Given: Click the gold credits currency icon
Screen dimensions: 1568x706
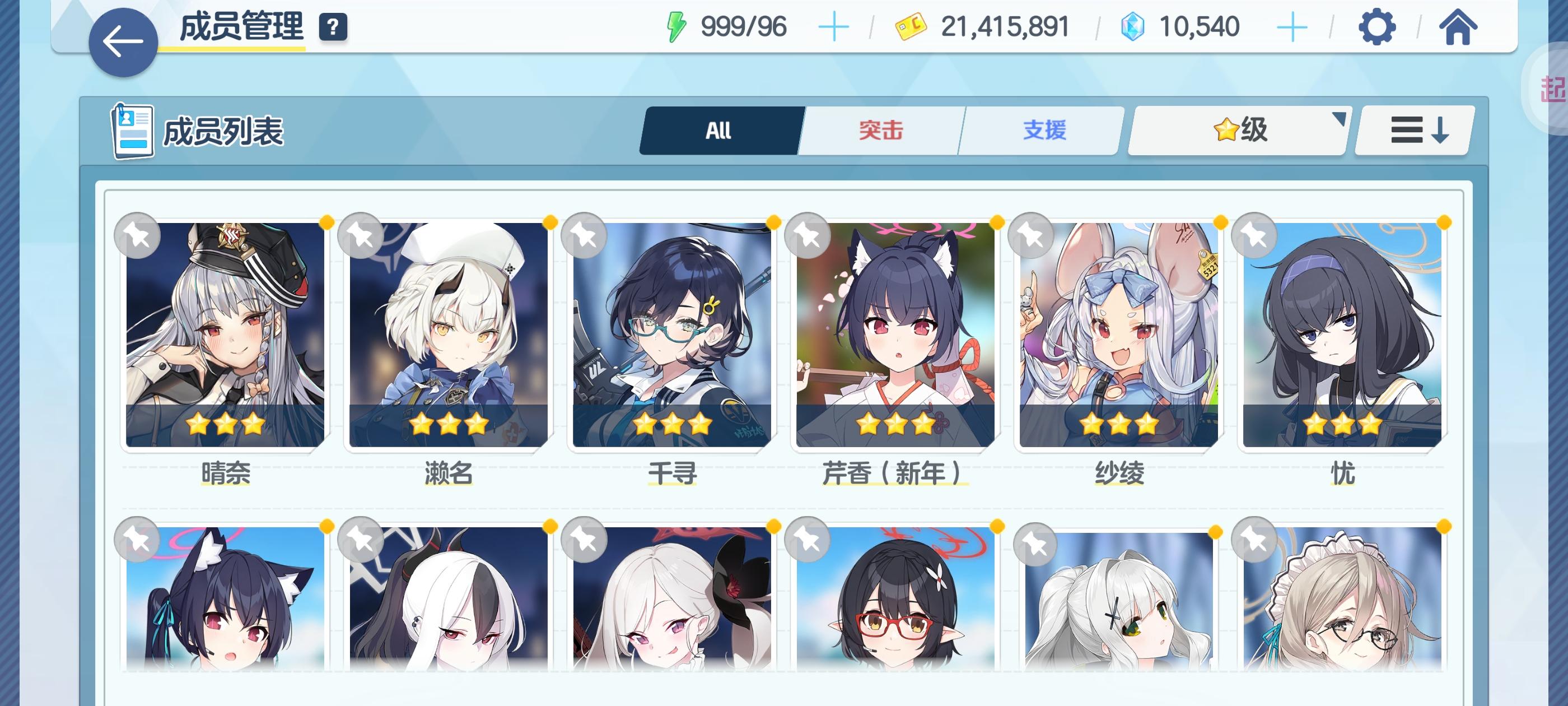Looking at the screenshot, I should coord(912,26).
